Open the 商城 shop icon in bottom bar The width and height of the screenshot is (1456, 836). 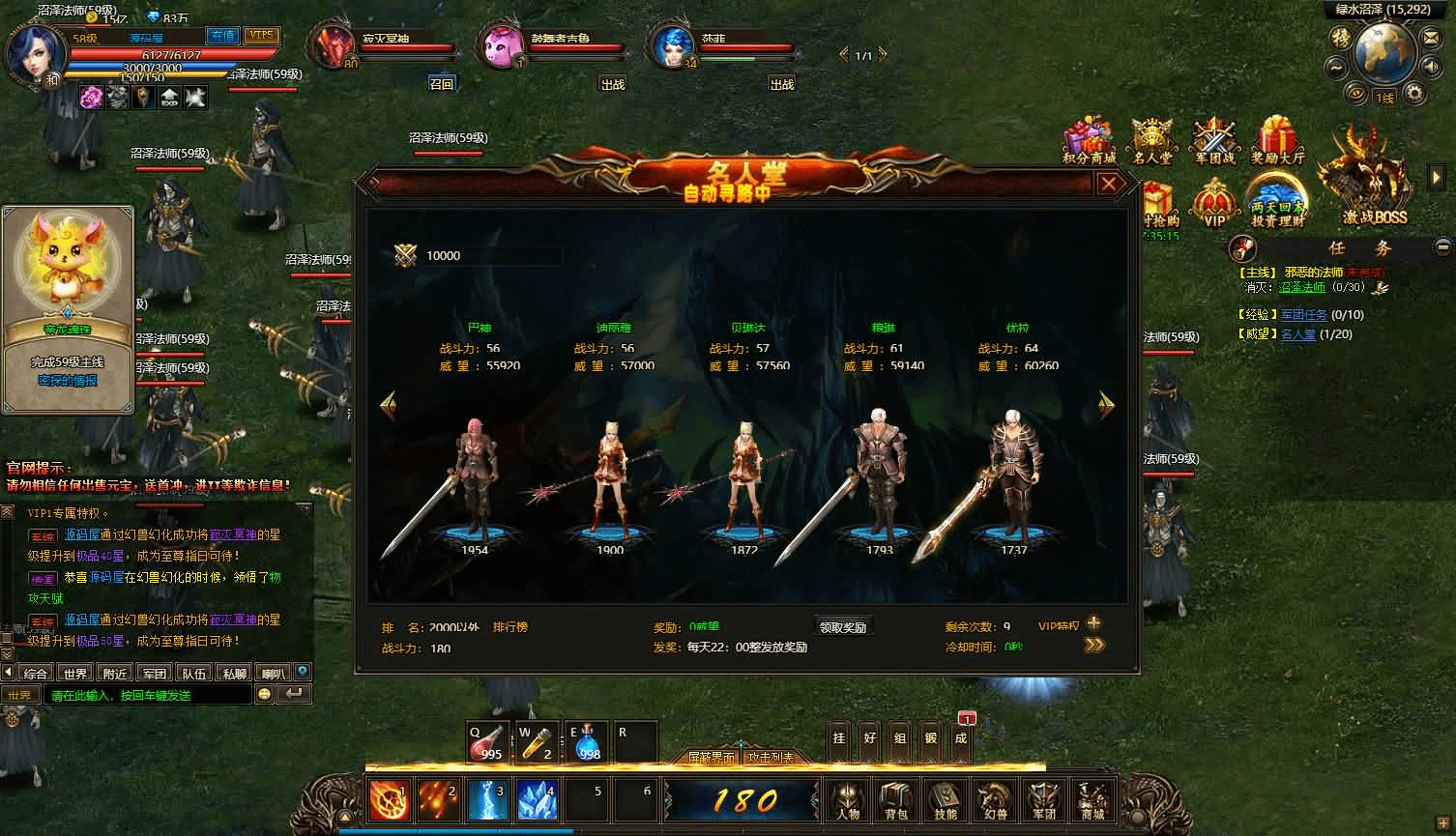click(x=1092, y=800)
